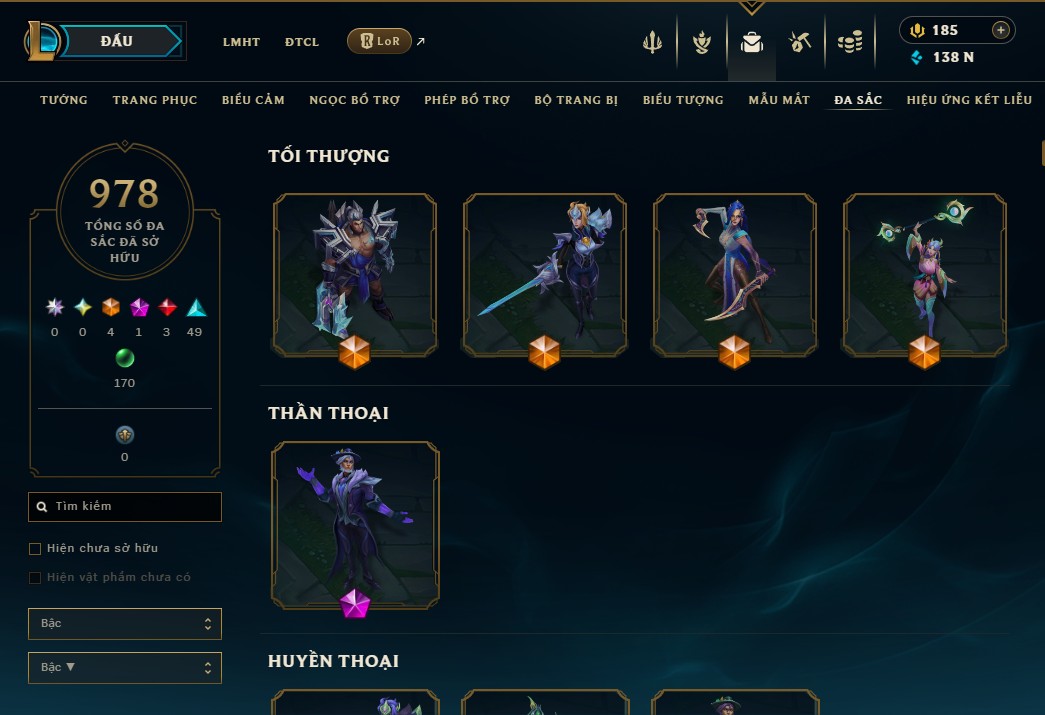
Task: View the HIỆU ỨNG KẾT LIỄU finishers tab
Action: (969, 100)
